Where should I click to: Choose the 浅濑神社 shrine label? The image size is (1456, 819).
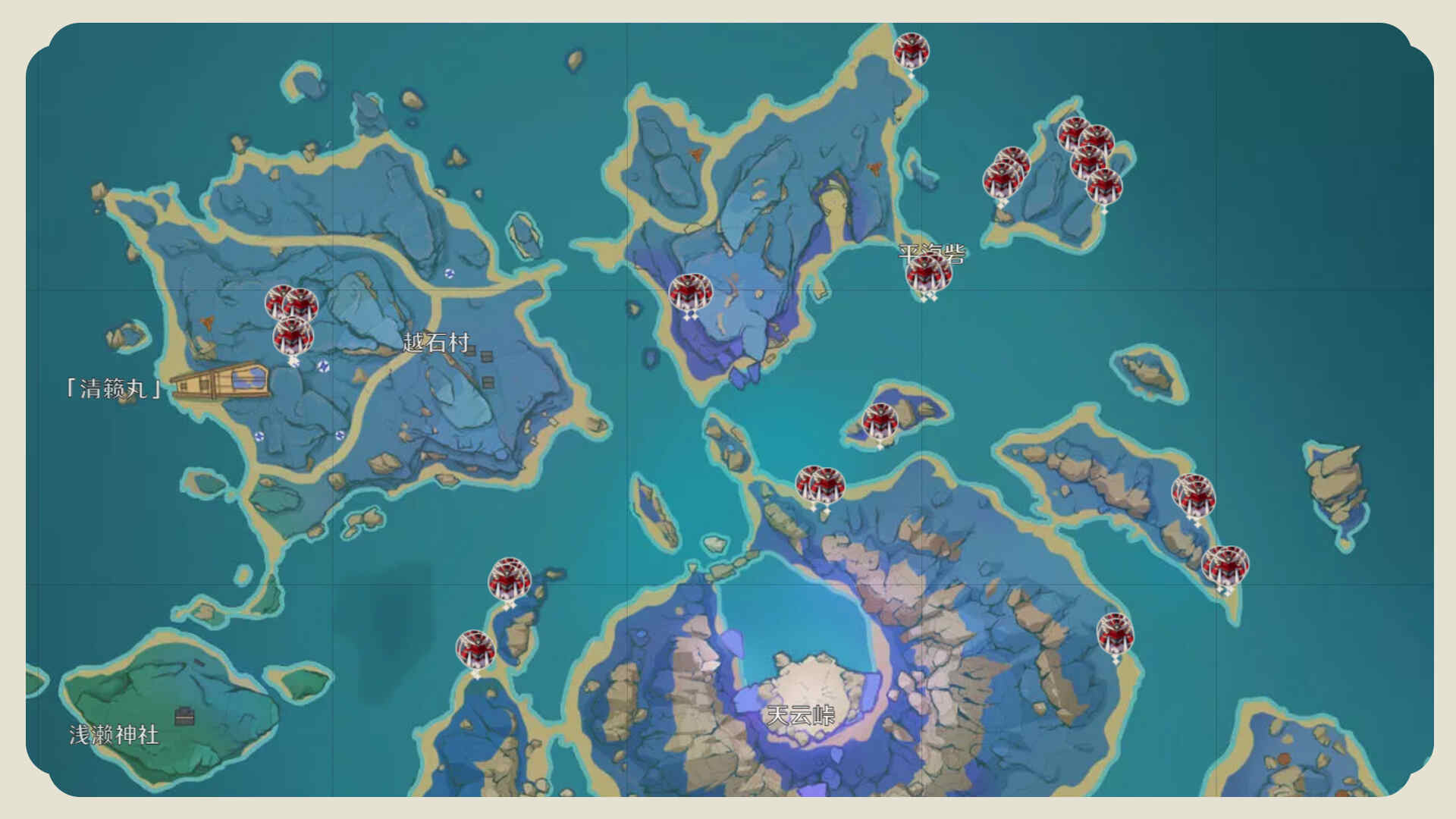click(x=114, y=734)
